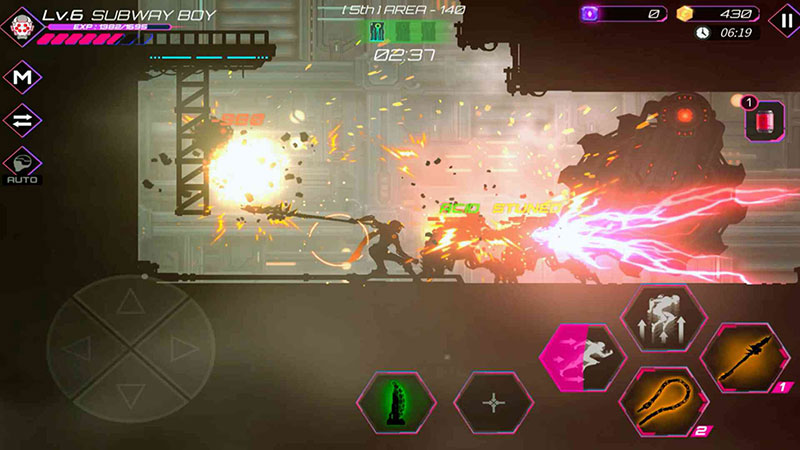Pause the game
Viewport: 800px width, 450px height.
[x=782, y=19]
